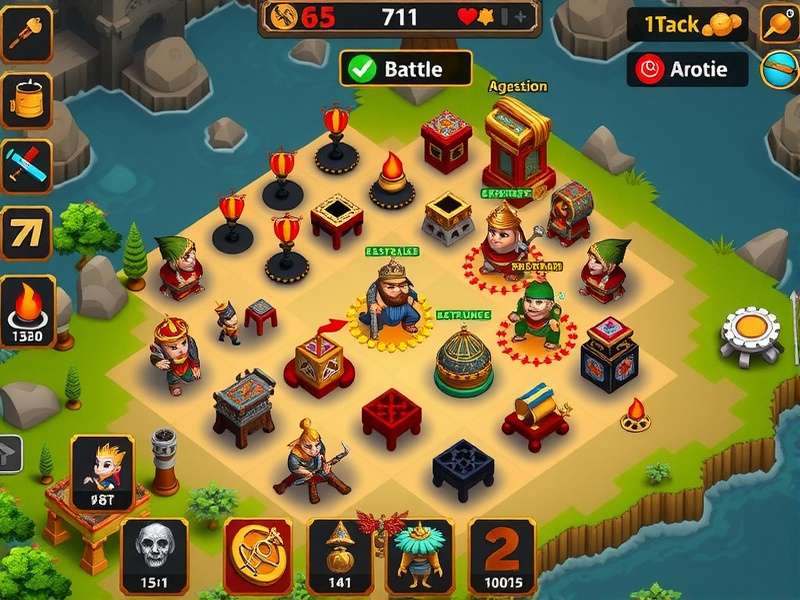Start the fight with the Battle button

405,68
